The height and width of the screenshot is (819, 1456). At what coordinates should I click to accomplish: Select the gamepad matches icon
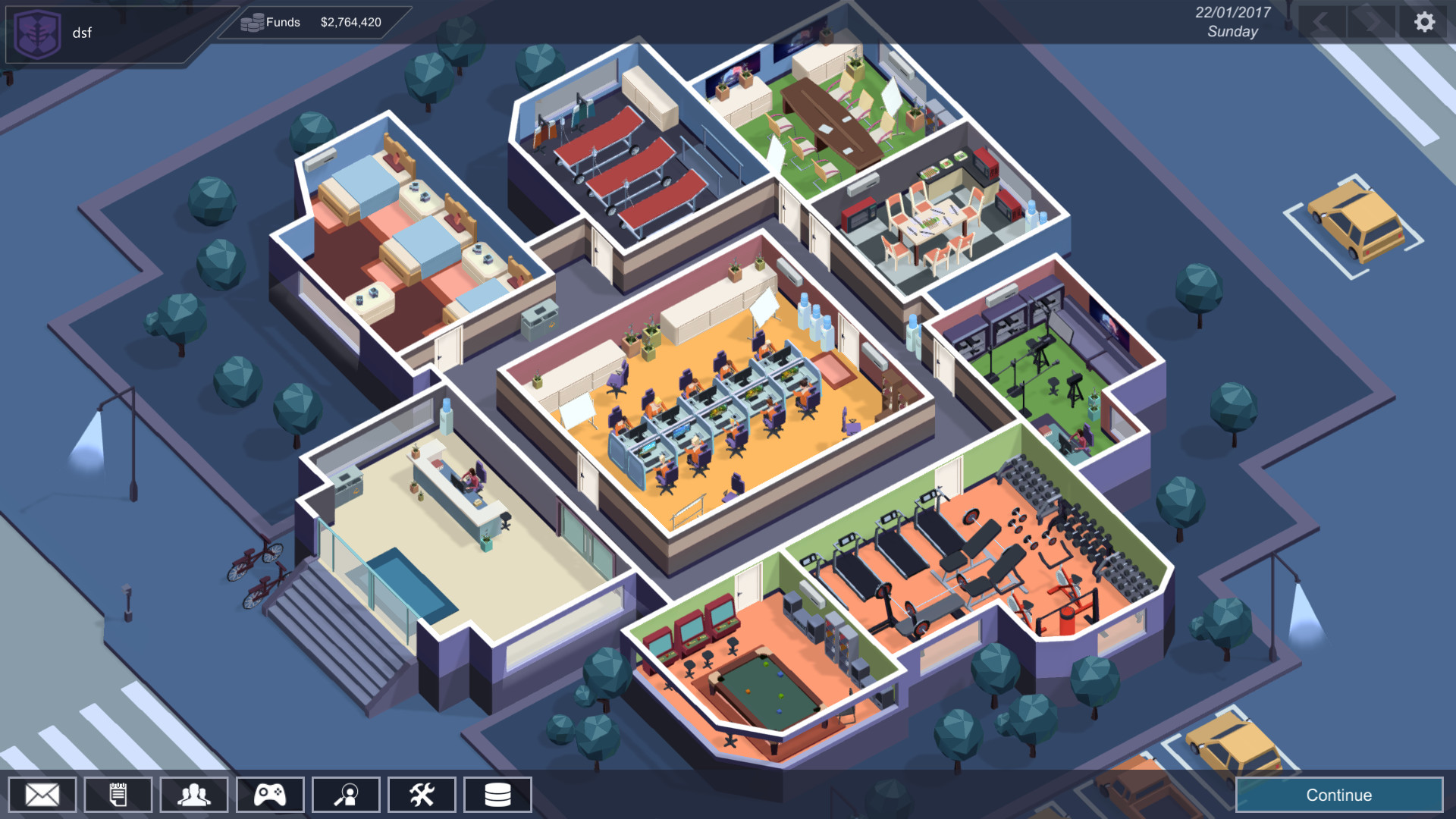[x=269, y=794]
